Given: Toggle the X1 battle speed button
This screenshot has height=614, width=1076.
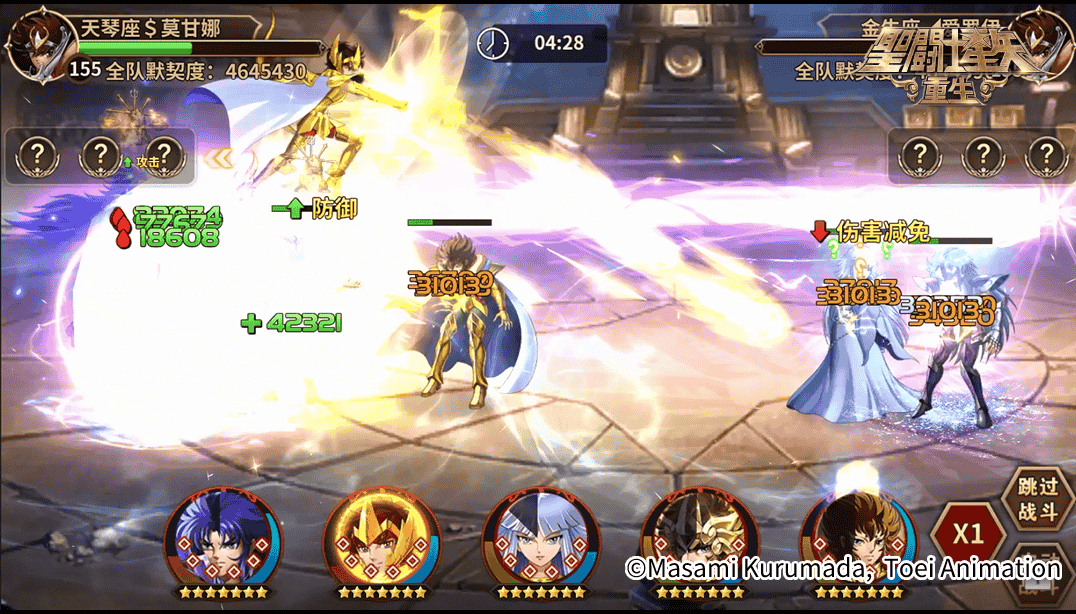Looking at the screenshot, I should point(965,532).
